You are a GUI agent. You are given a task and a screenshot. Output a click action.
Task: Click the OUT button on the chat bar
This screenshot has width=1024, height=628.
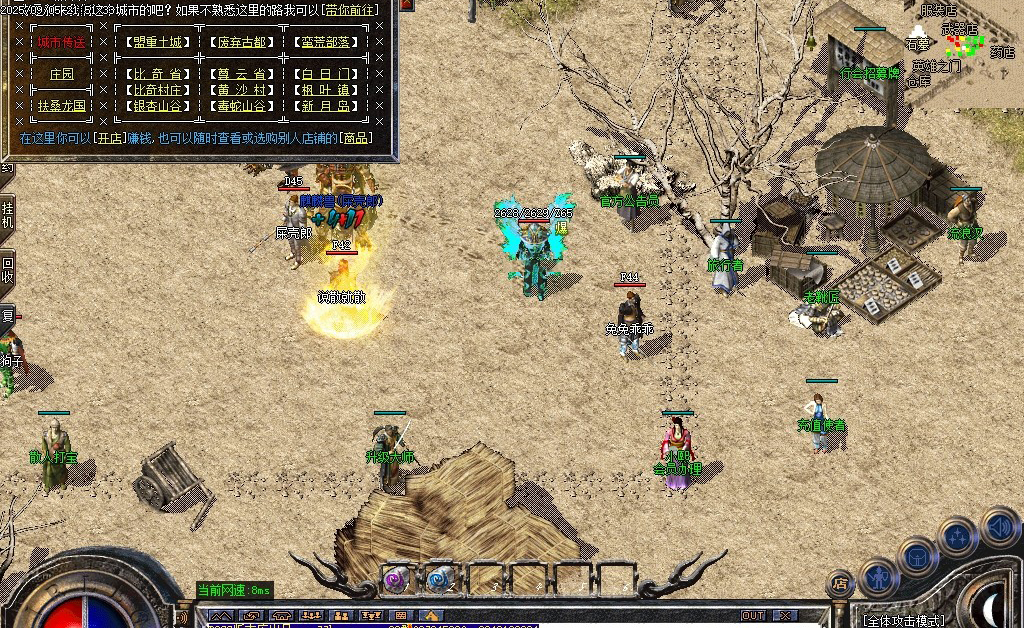[752, 615]
